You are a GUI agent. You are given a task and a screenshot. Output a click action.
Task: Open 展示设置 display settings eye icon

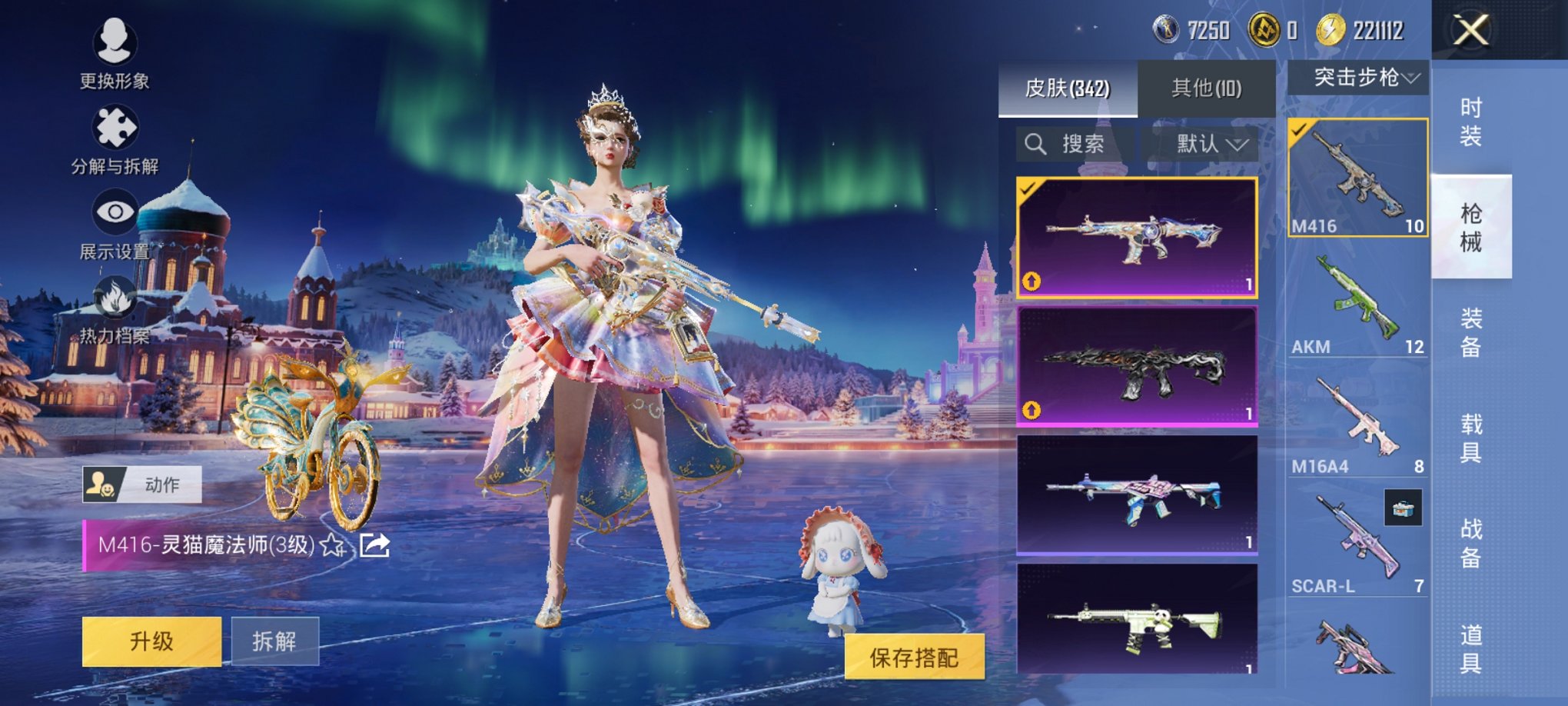(x=115, y=210)
